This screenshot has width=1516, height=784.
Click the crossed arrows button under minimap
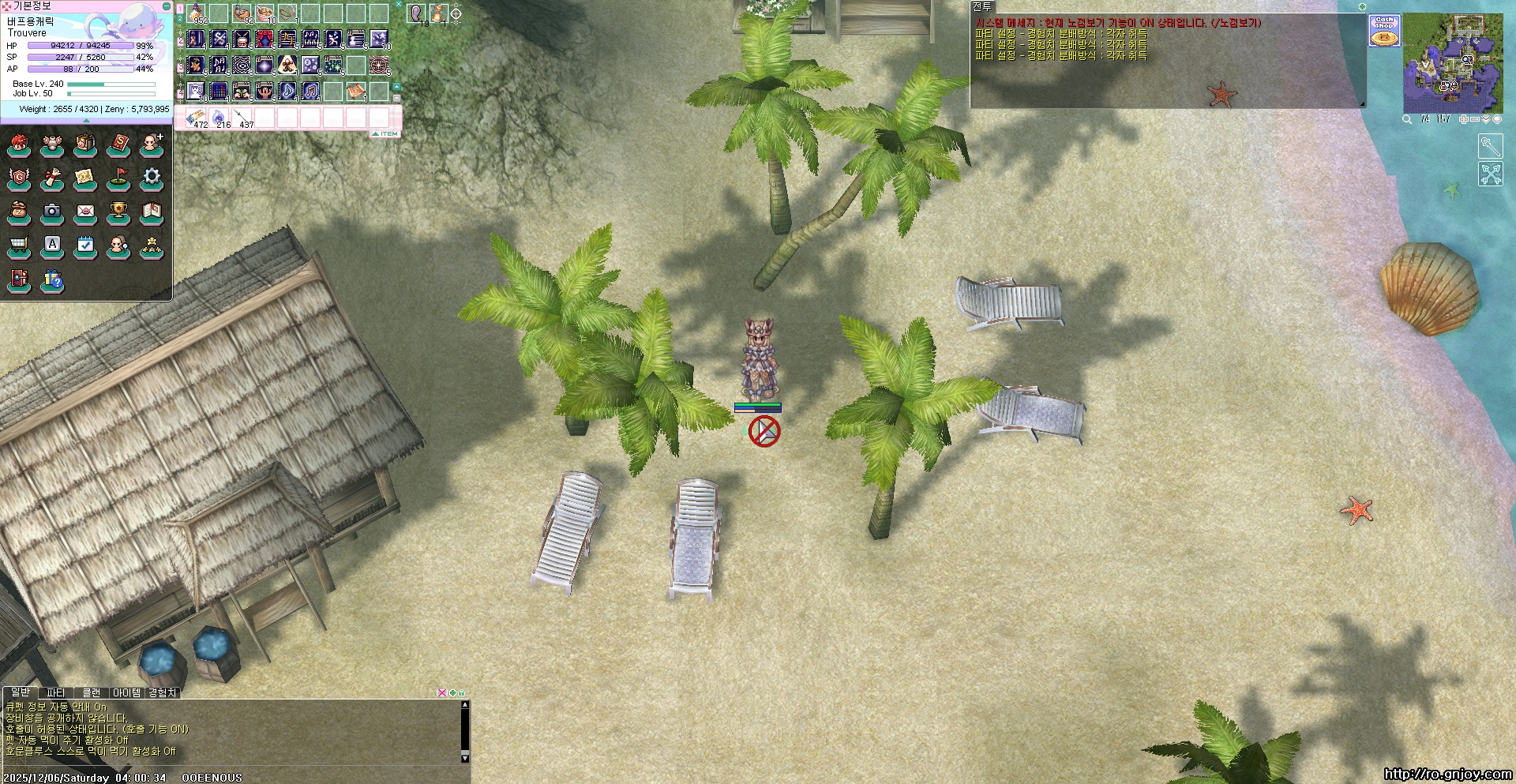click(1490, 174)
